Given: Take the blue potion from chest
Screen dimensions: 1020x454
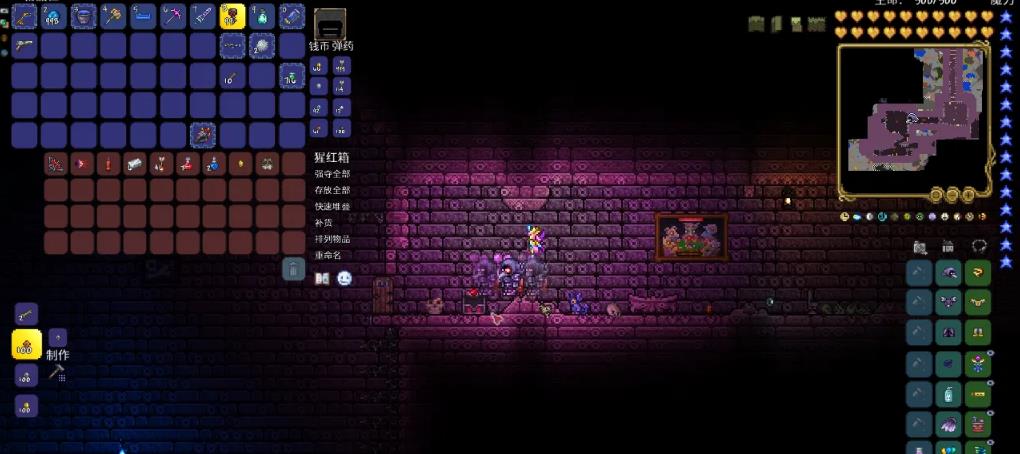Looking at the screenshot, I should point(212,164).
